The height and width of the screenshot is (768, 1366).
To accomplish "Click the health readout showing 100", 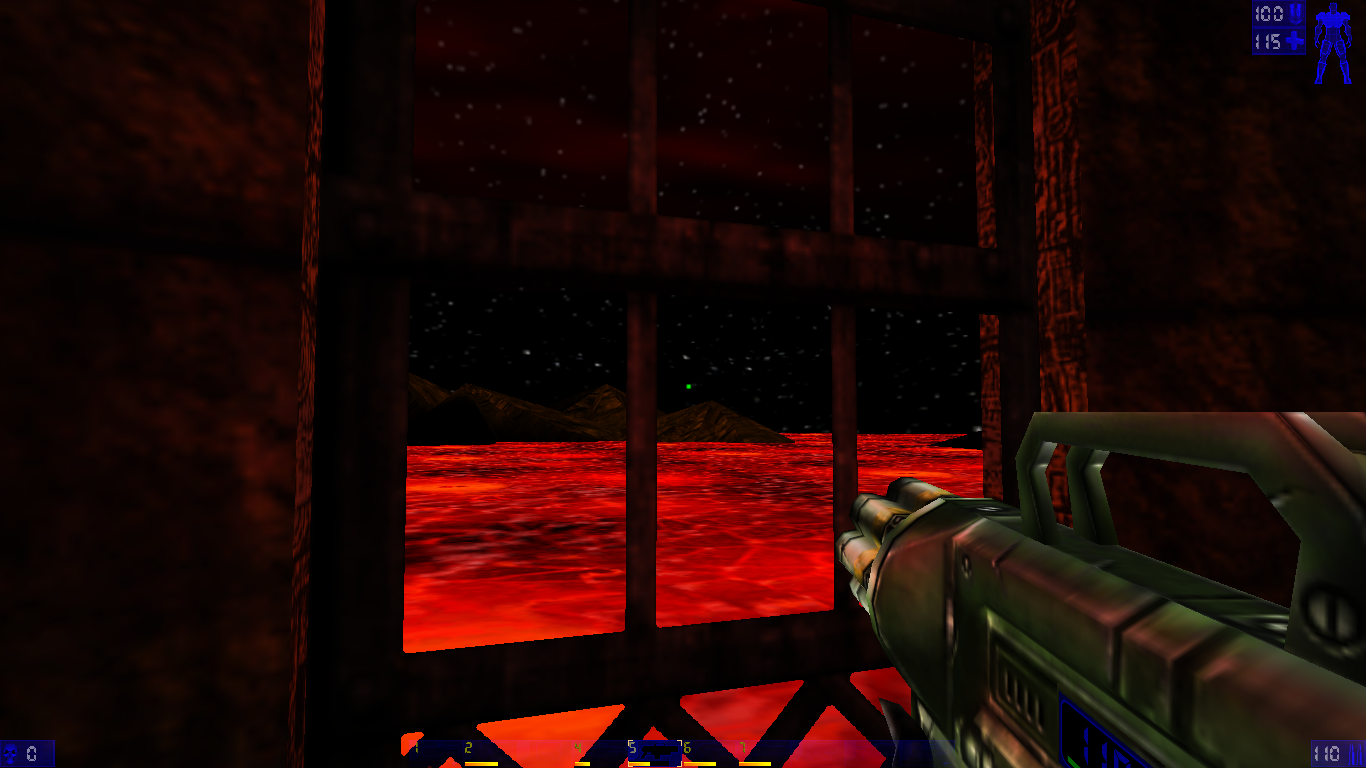I will pyautogui.click(x=1269, y=14).
